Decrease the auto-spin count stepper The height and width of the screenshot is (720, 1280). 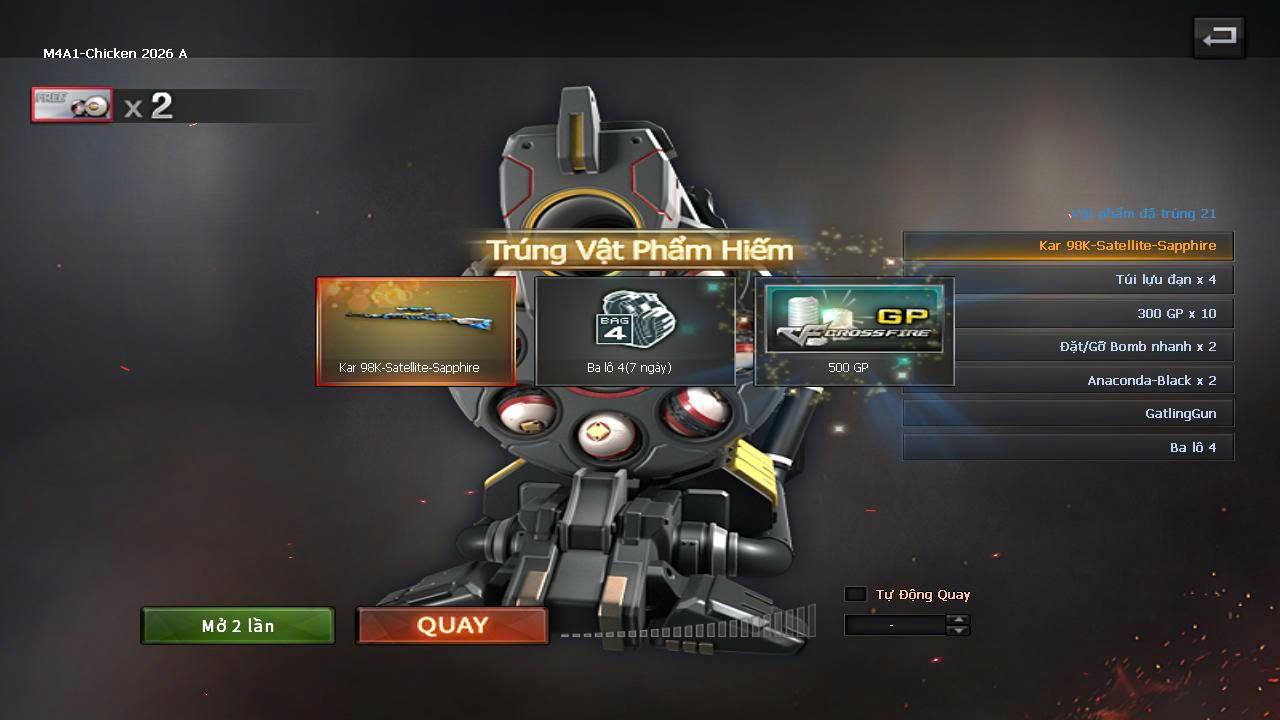[958, 631]
